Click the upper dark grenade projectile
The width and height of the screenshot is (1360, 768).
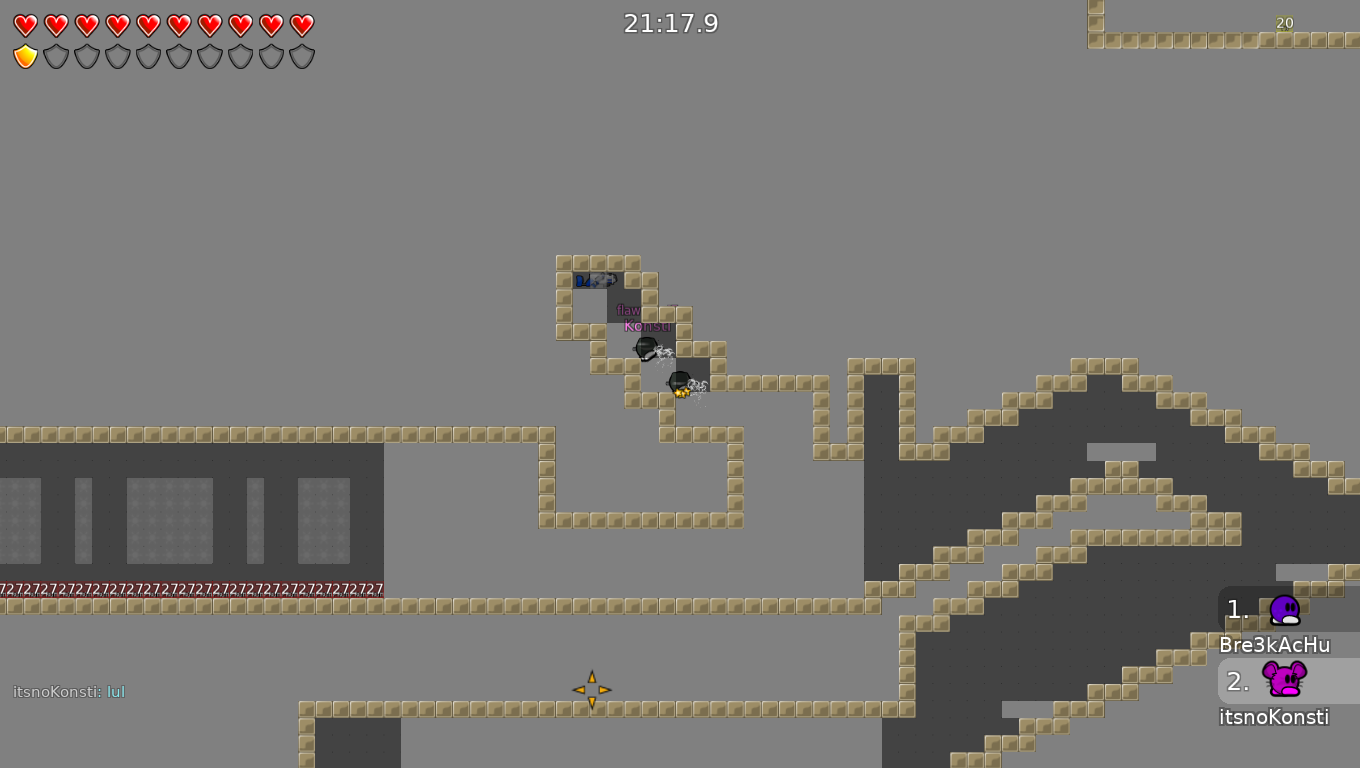(645, 350)
